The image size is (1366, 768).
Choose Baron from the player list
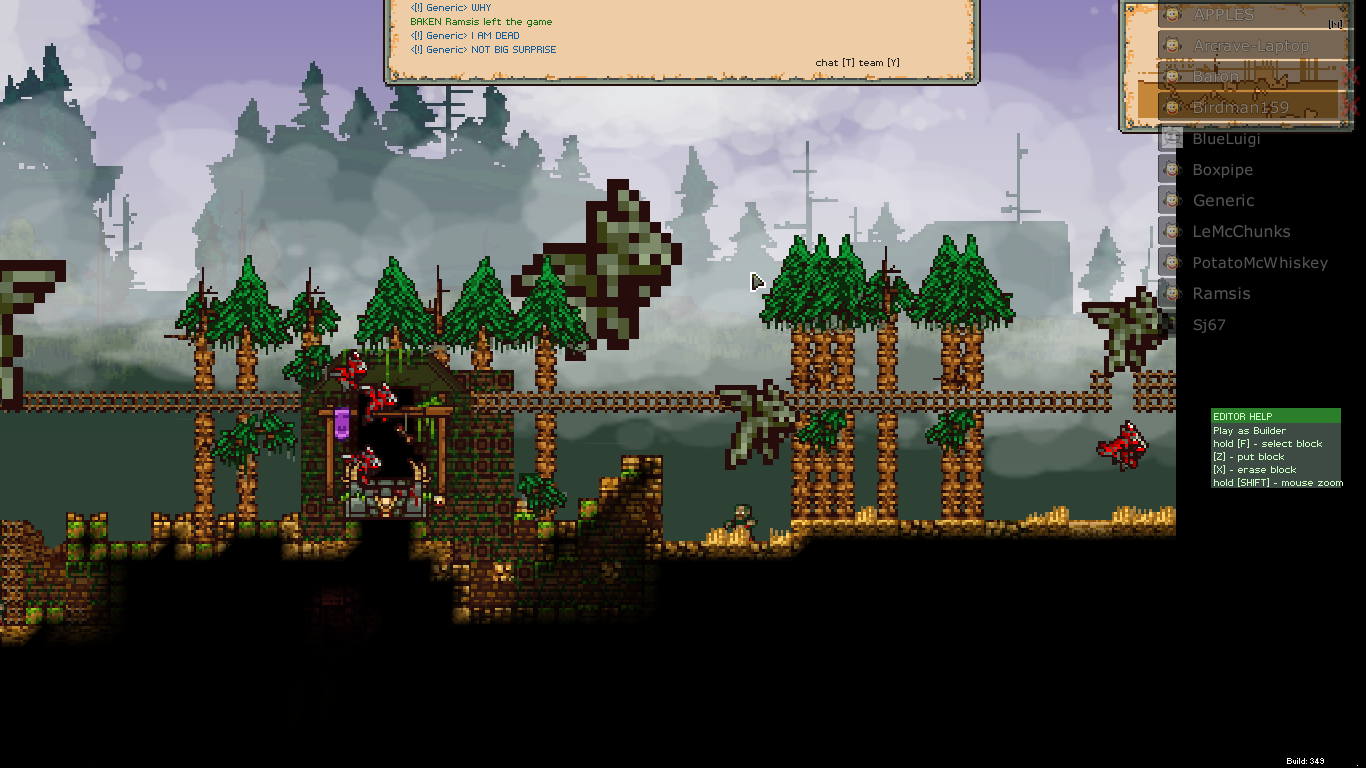coord(1215,77)
